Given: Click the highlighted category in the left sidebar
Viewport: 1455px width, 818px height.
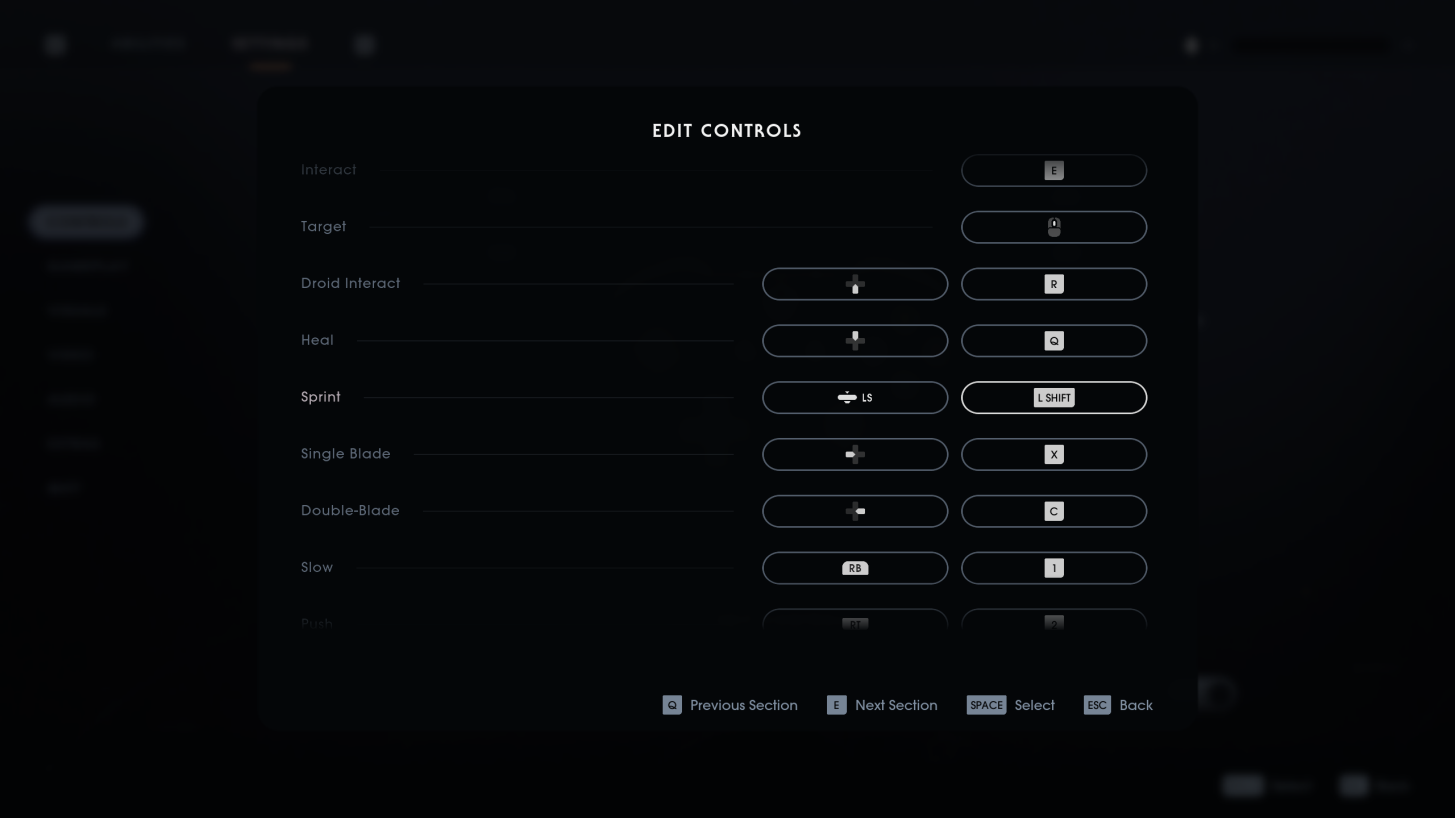Looking at the screenshot, I should point(87,221).
